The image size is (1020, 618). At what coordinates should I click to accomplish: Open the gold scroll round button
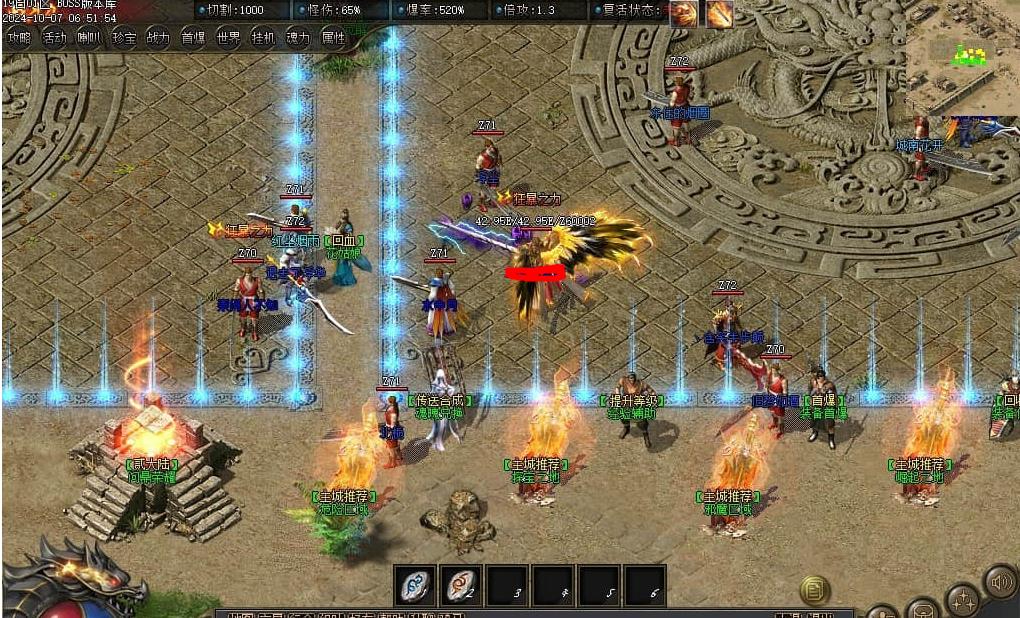click(x=815, y=590)
